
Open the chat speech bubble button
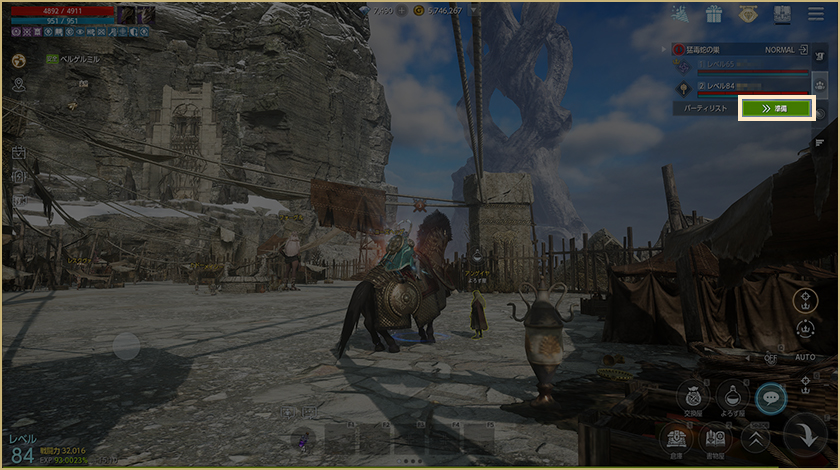[x=771, y=397]
